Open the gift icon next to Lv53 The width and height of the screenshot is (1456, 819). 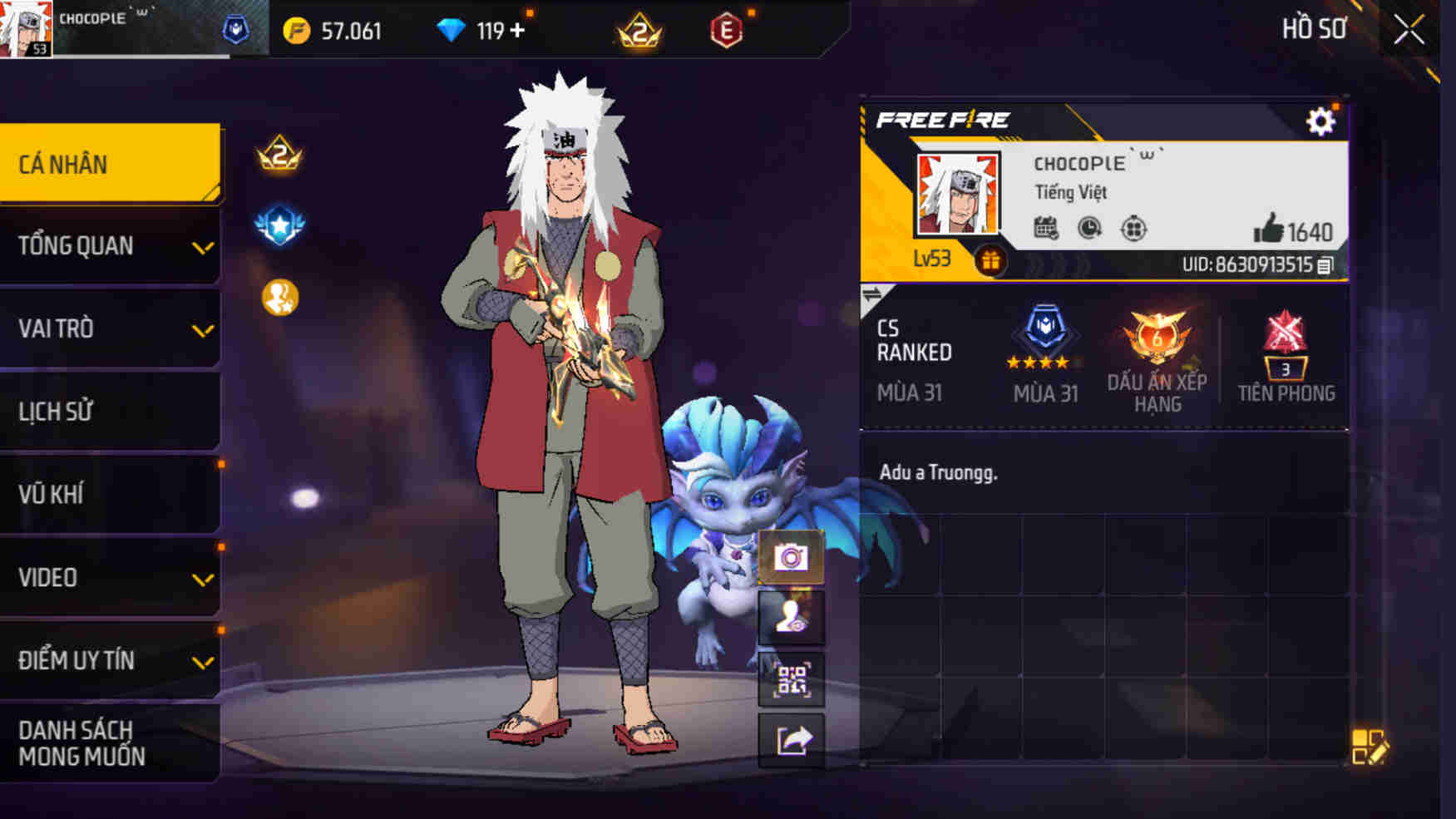(991, 260)
